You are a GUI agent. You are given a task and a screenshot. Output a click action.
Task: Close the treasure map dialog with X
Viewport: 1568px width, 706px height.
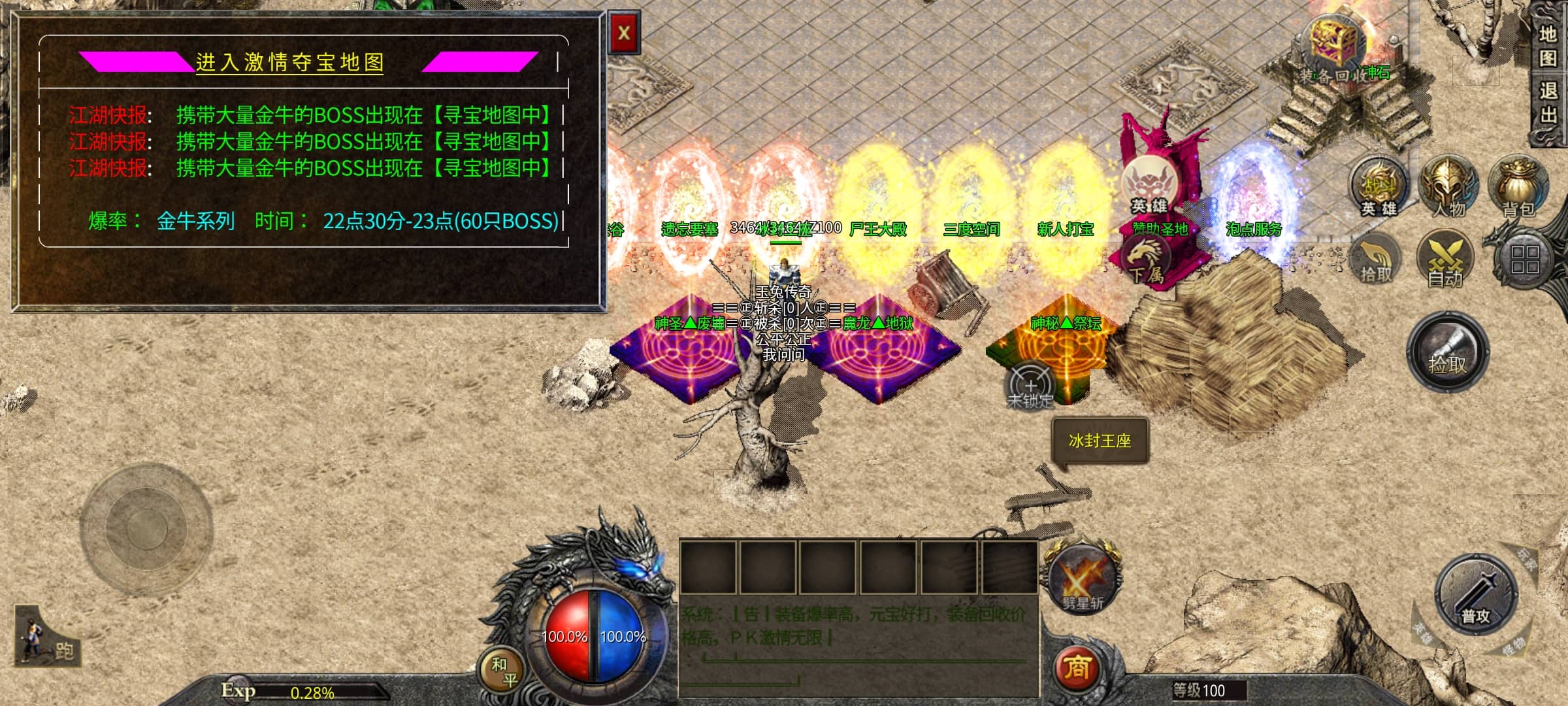(x=624, y=33)
